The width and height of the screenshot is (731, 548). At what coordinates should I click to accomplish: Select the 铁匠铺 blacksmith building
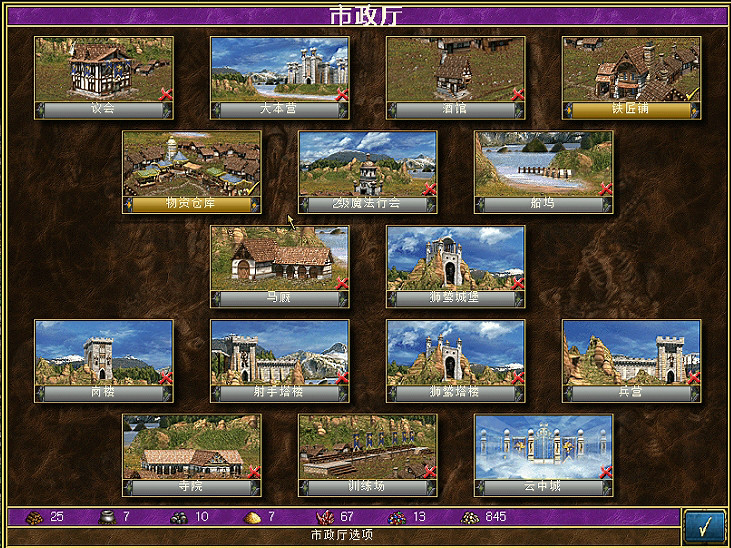(631, 70)
